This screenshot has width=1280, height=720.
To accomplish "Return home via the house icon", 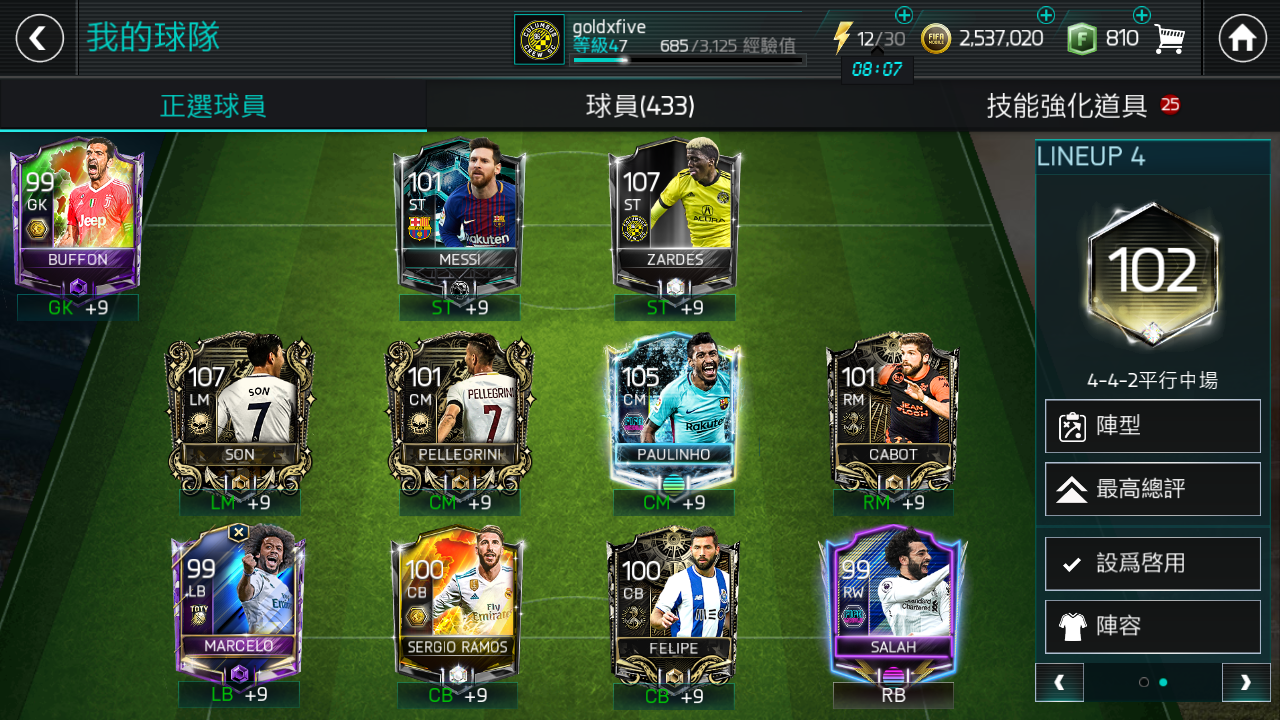I will [1243, 38].
